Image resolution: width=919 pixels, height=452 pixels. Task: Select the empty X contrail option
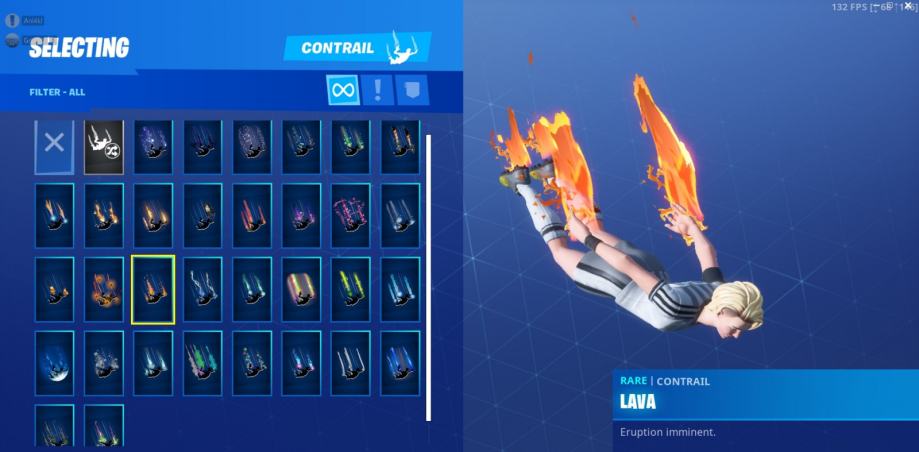pos(54,145)
